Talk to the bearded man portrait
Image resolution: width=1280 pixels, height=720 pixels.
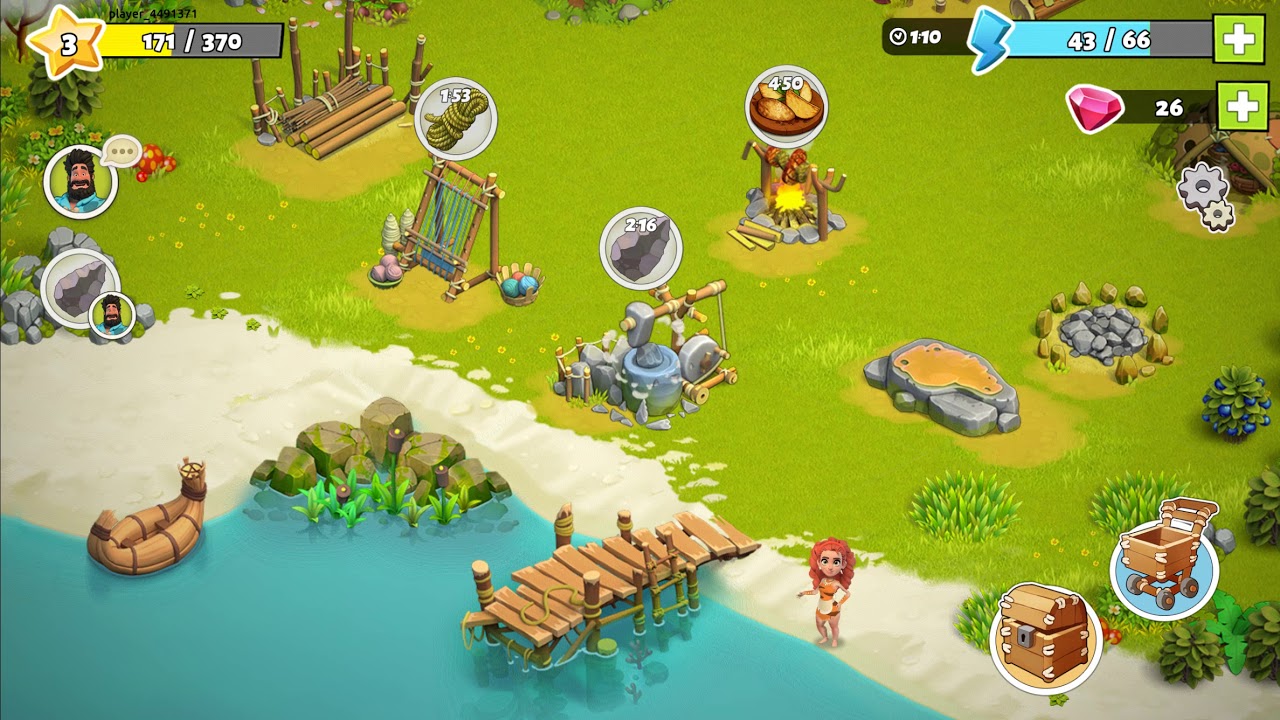click(x=80, y=183)
